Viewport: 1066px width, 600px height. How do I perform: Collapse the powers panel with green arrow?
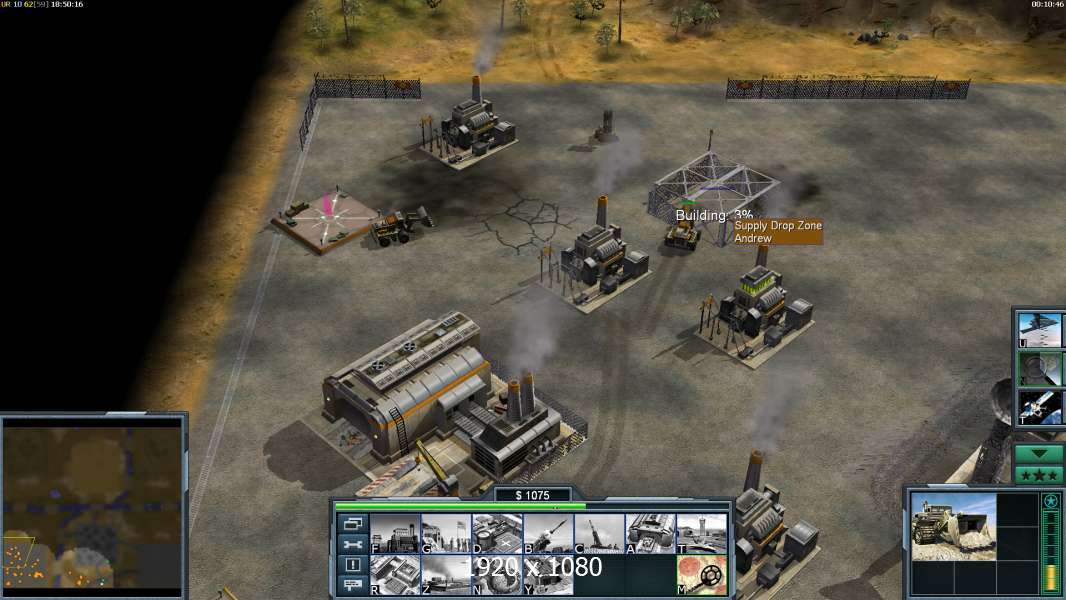click(1039, 454)
